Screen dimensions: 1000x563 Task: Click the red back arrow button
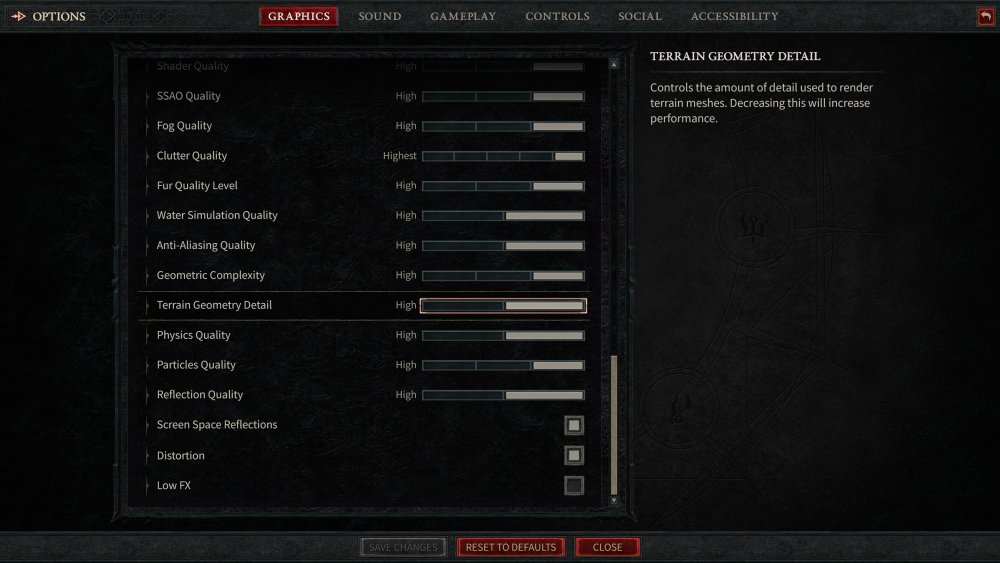[x=986, y=16]
